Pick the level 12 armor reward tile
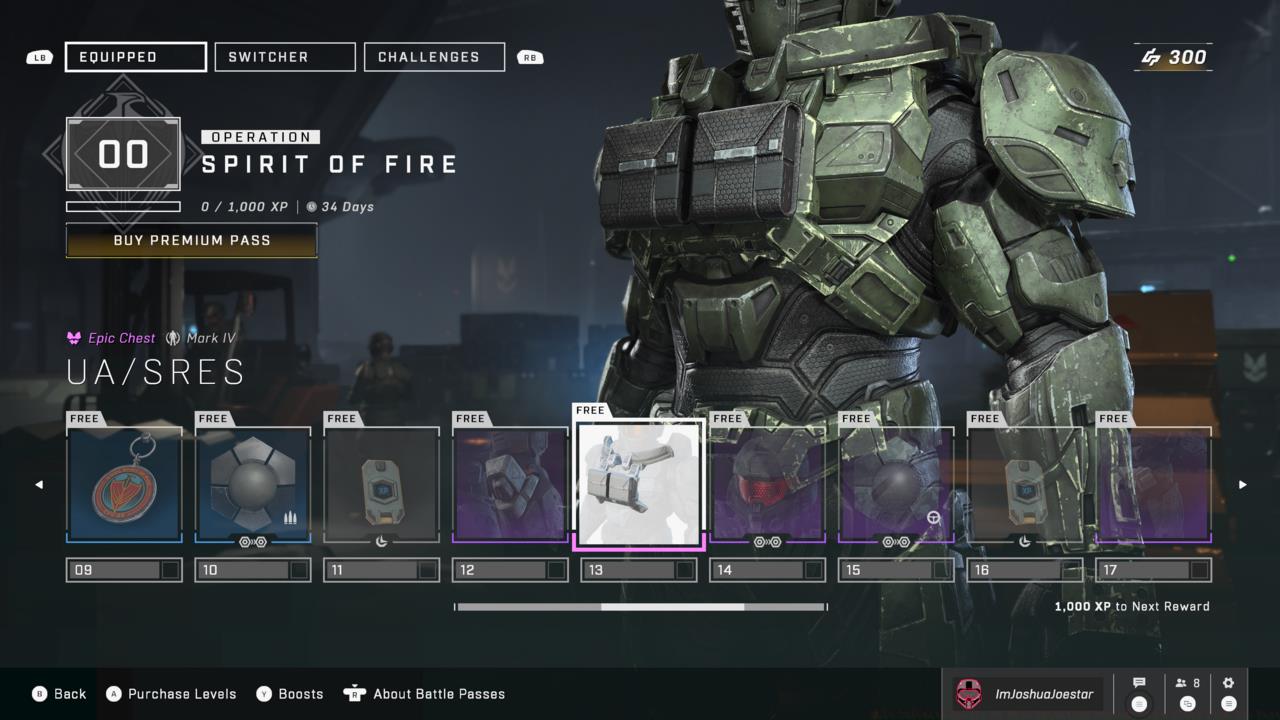This screenshot has width=1280, height=720. [x=510, y=485]
